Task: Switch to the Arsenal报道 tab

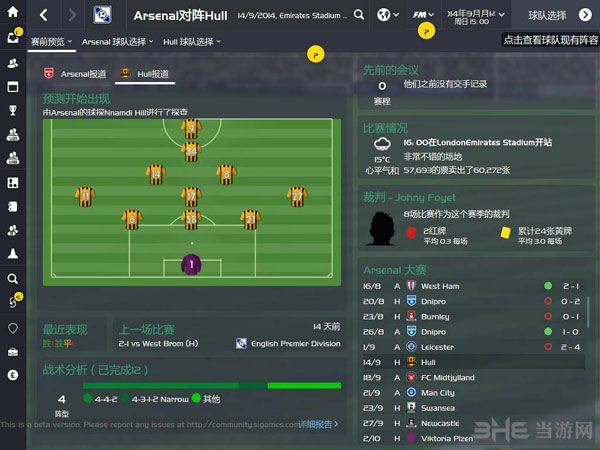Action: click(75, 73)
